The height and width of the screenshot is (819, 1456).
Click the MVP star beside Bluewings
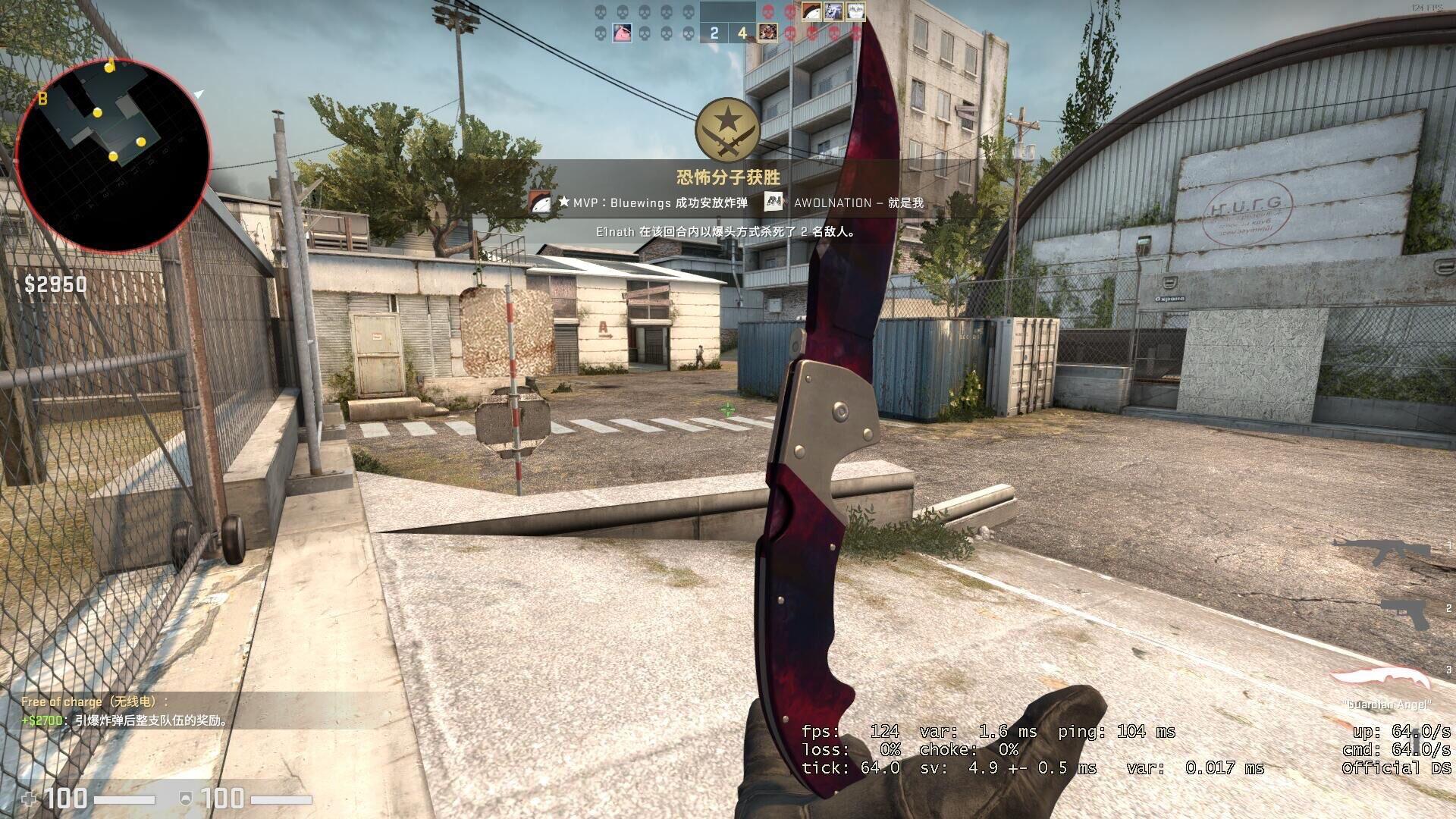pyautogui.click(x=565, y=203)
